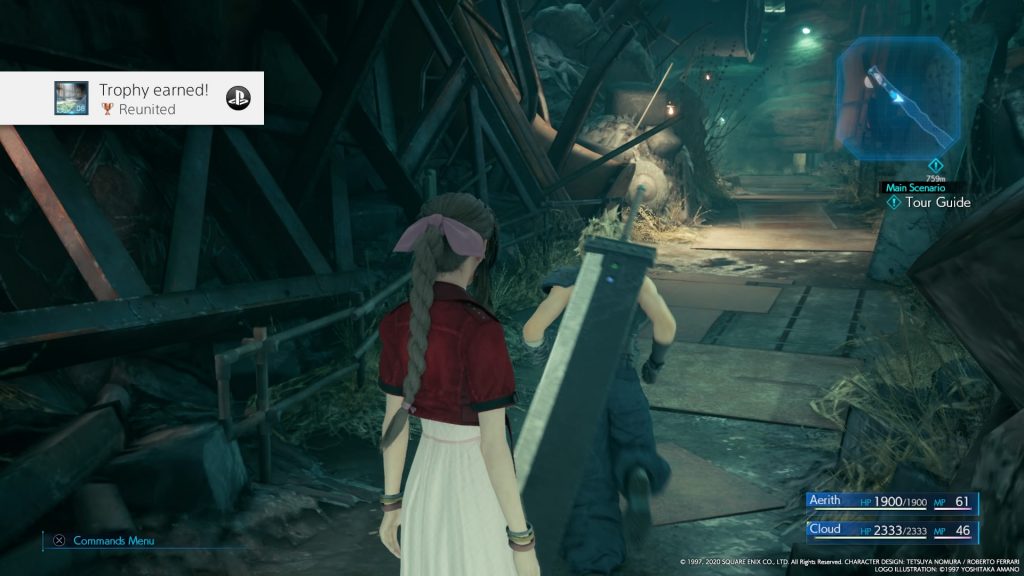Image resolution: width=1024 pixels, height=576 pixels.
Task: Open the hexagonal minimap
Action: click(x=899, y=93)
